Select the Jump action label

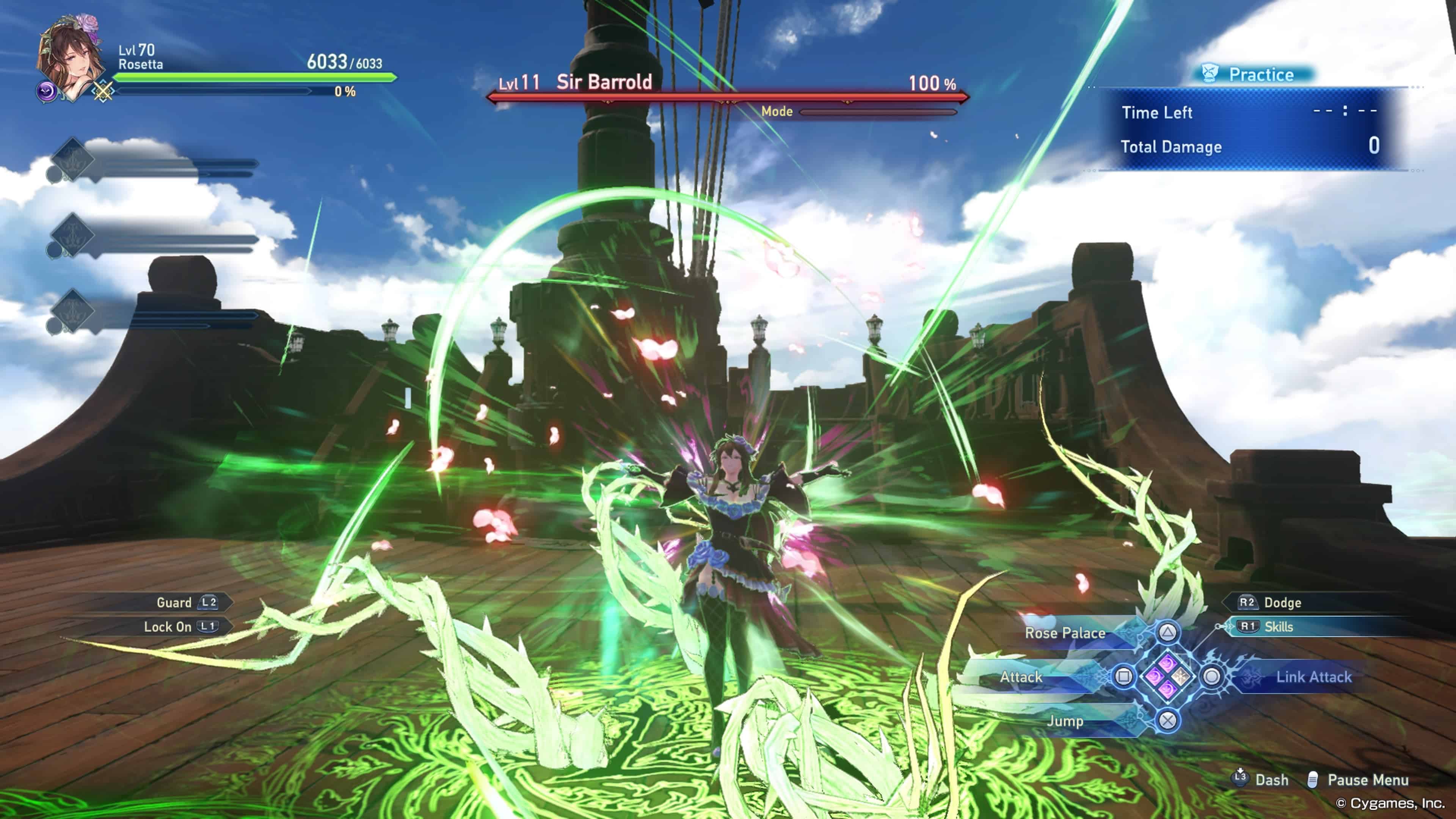(1065, 721)
